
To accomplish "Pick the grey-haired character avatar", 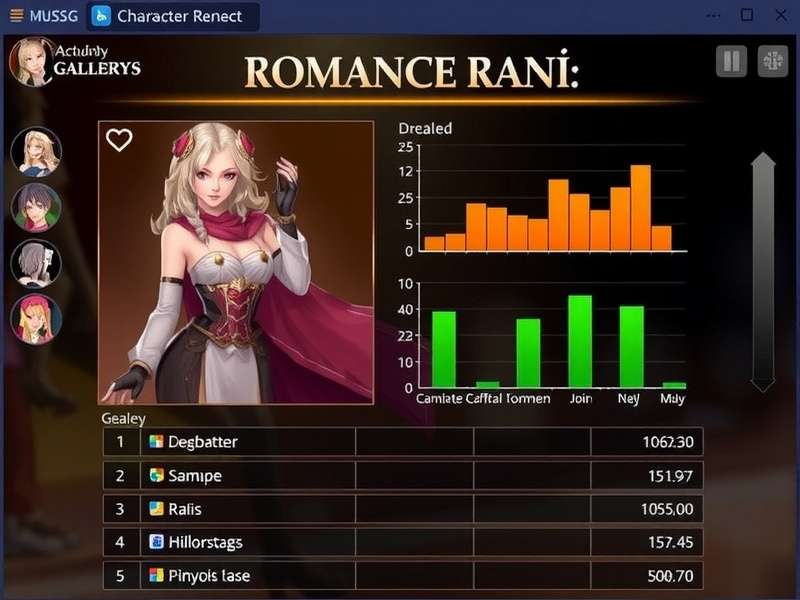I will (x=36, y=264).
